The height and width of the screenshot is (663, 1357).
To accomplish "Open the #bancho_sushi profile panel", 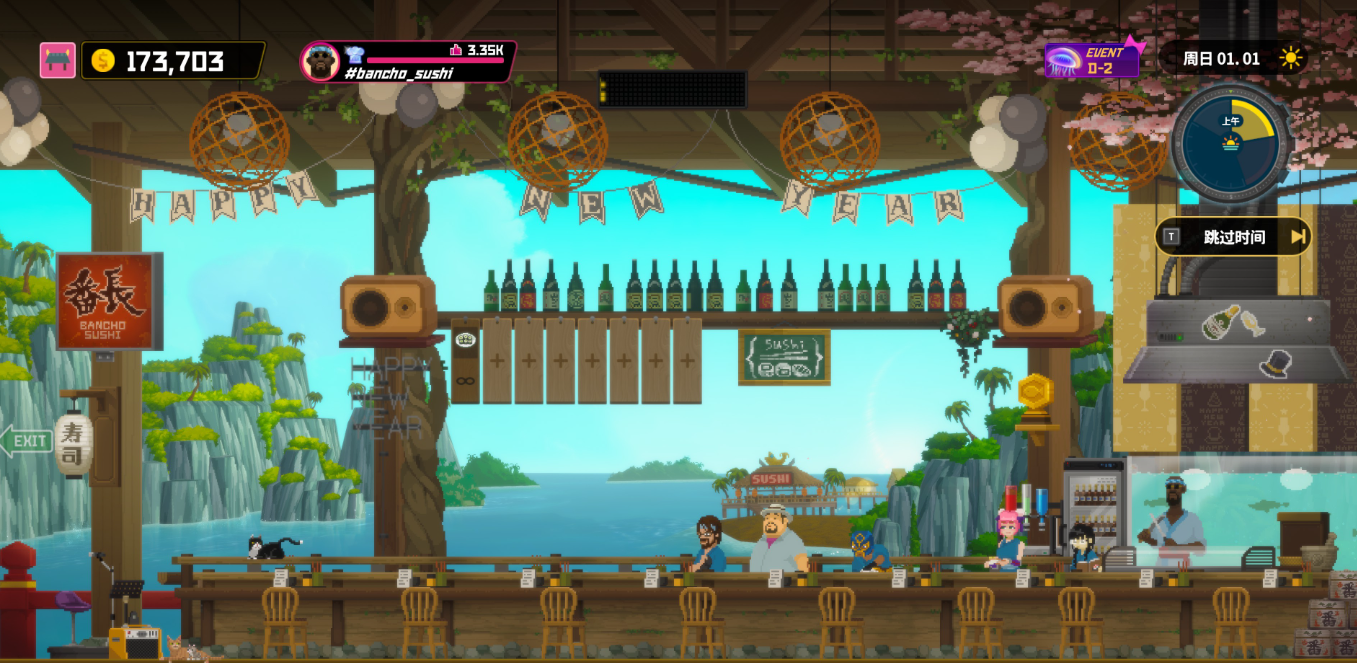I will tap(408, 62).
